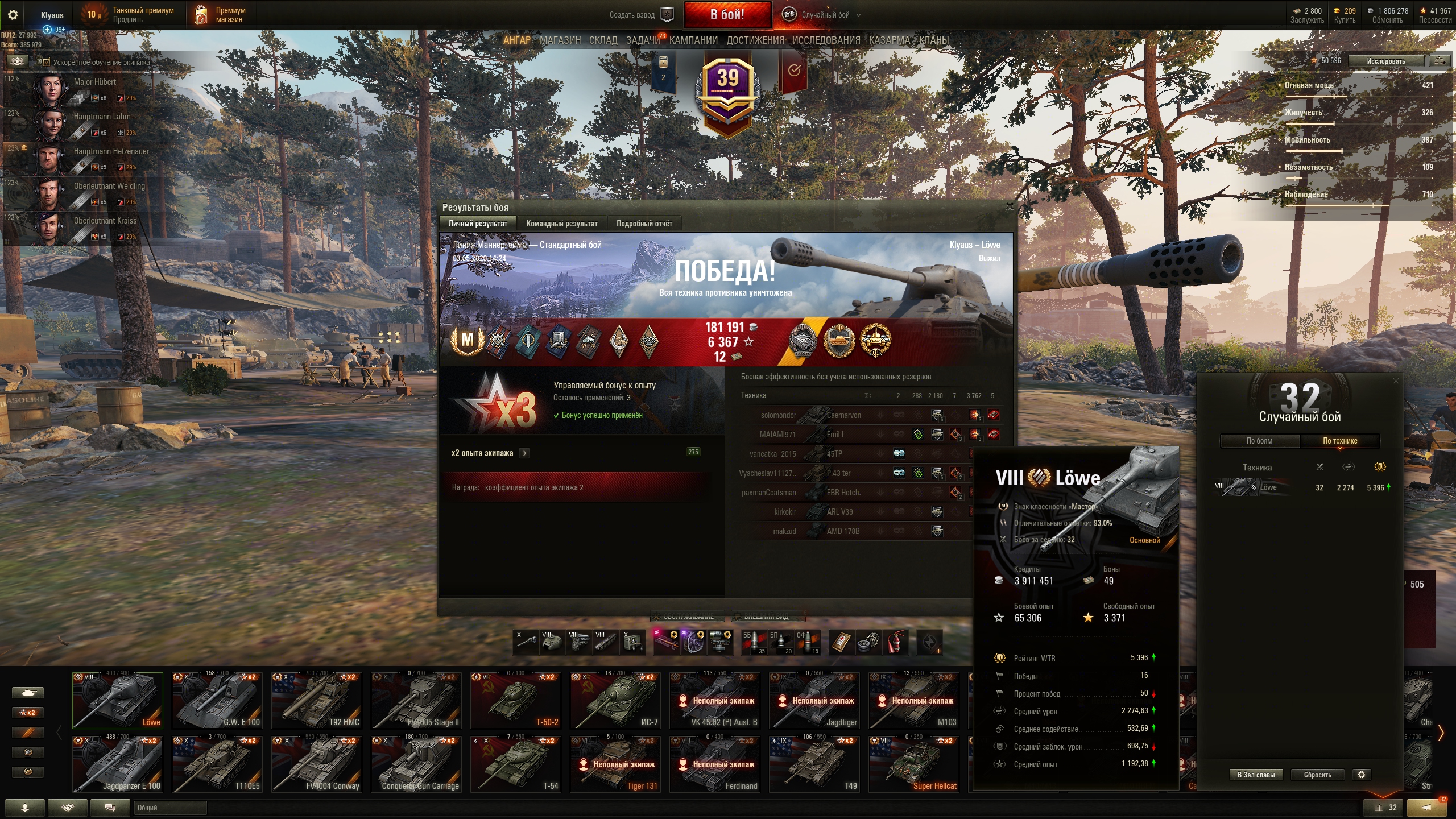The height and width of the screenshot is (819, 1456).
Task: Choose the Super Hellcat in the carousel
Action: coord(914,764)
